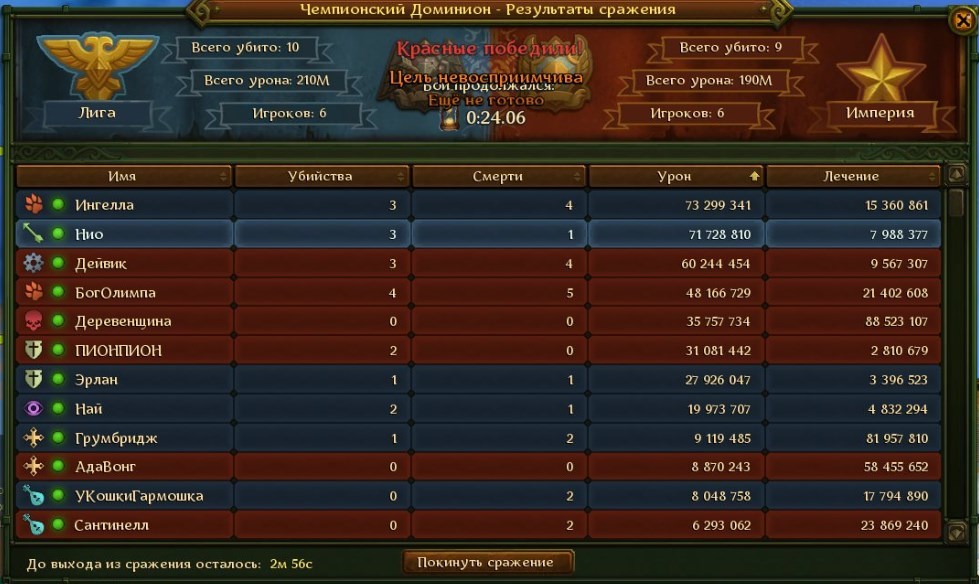The image size is (979, 584).
Task: Click the scoreboard's scroll-down arrow
Action: coord(956,531)
